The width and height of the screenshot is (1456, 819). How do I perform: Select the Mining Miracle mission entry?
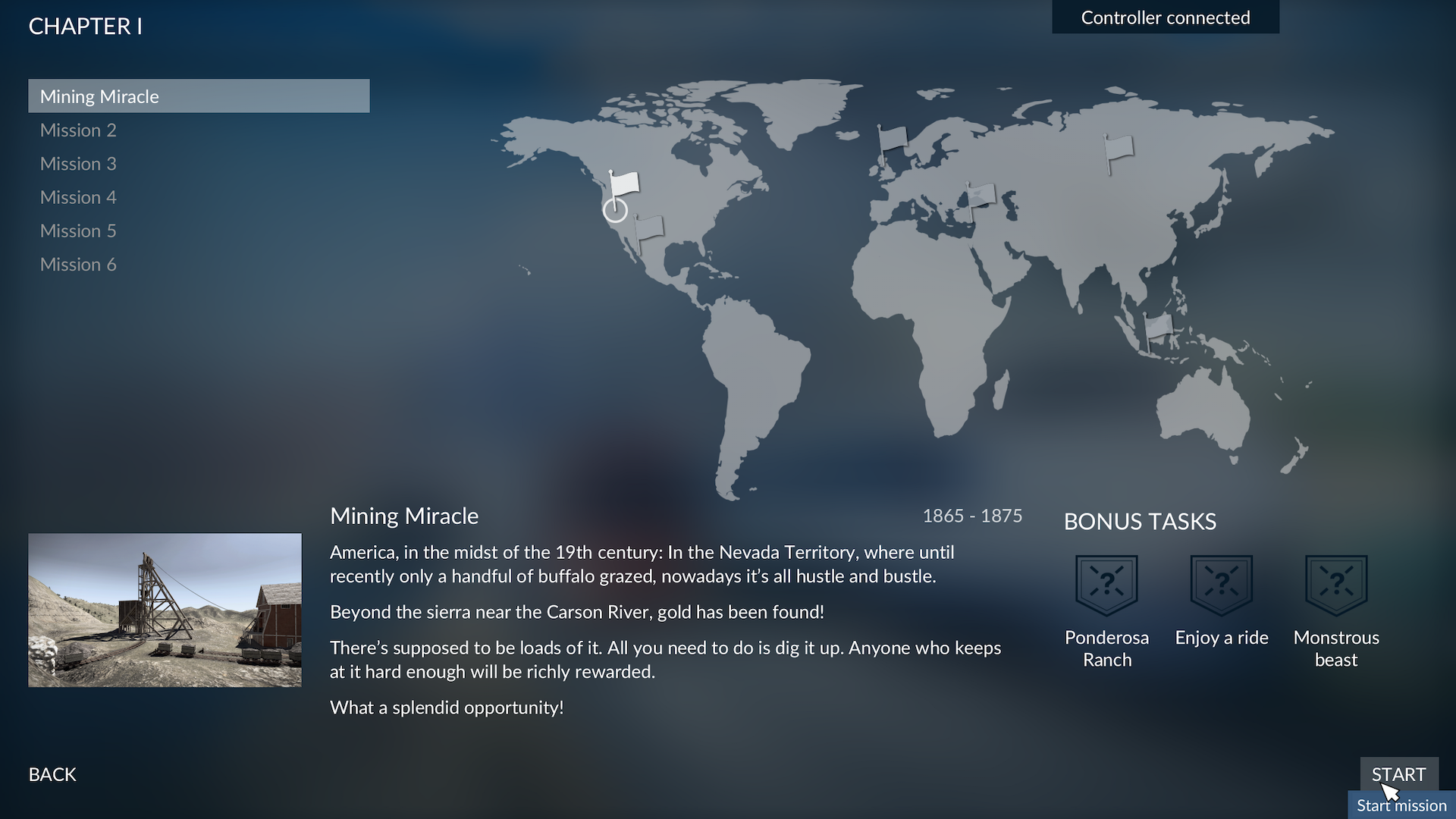(199, 96)
